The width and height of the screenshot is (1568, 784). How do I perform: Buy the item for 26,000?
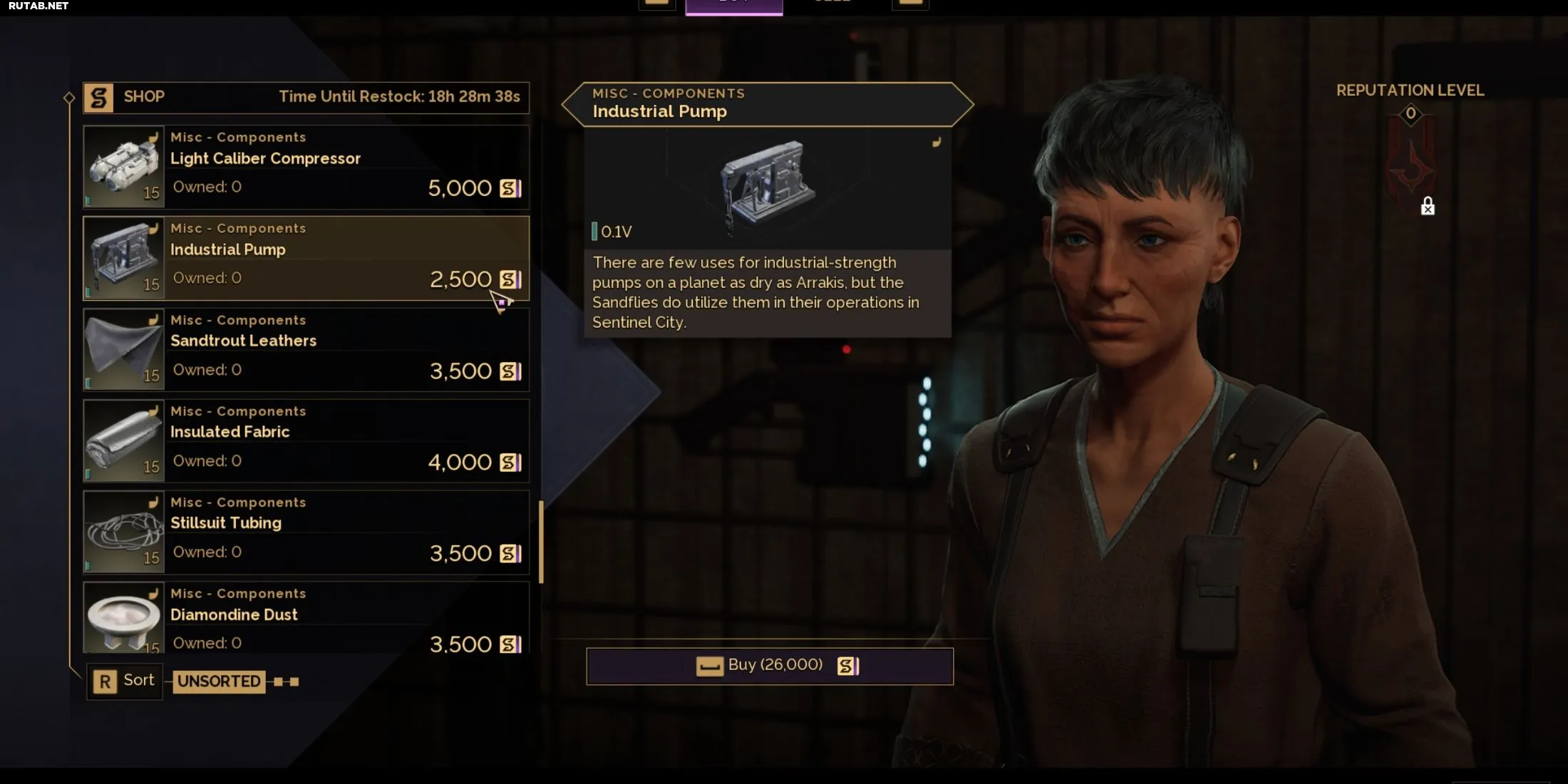770,666
